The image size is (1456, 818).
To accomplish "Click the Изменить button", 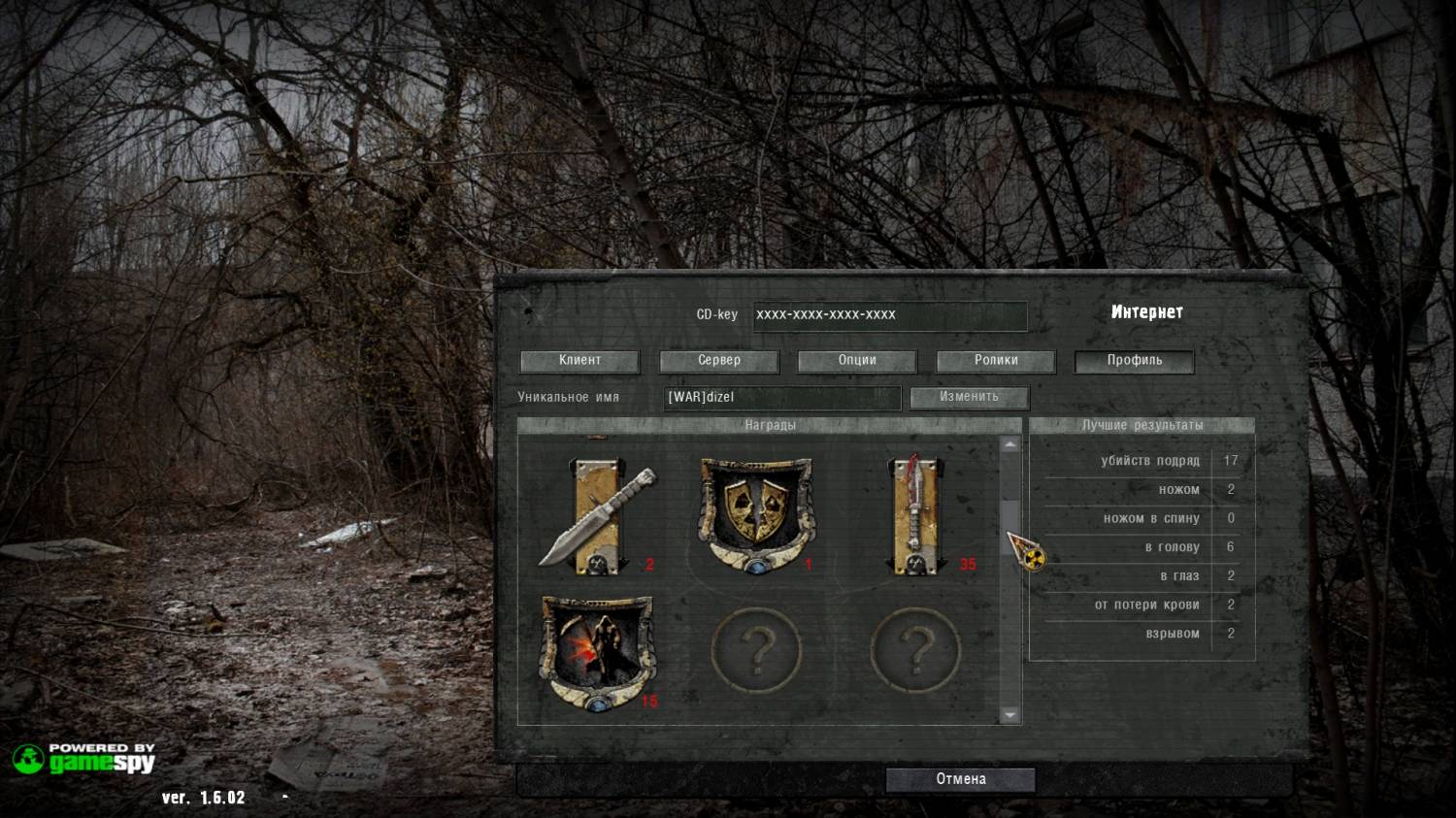I will (x=969, y=398).
